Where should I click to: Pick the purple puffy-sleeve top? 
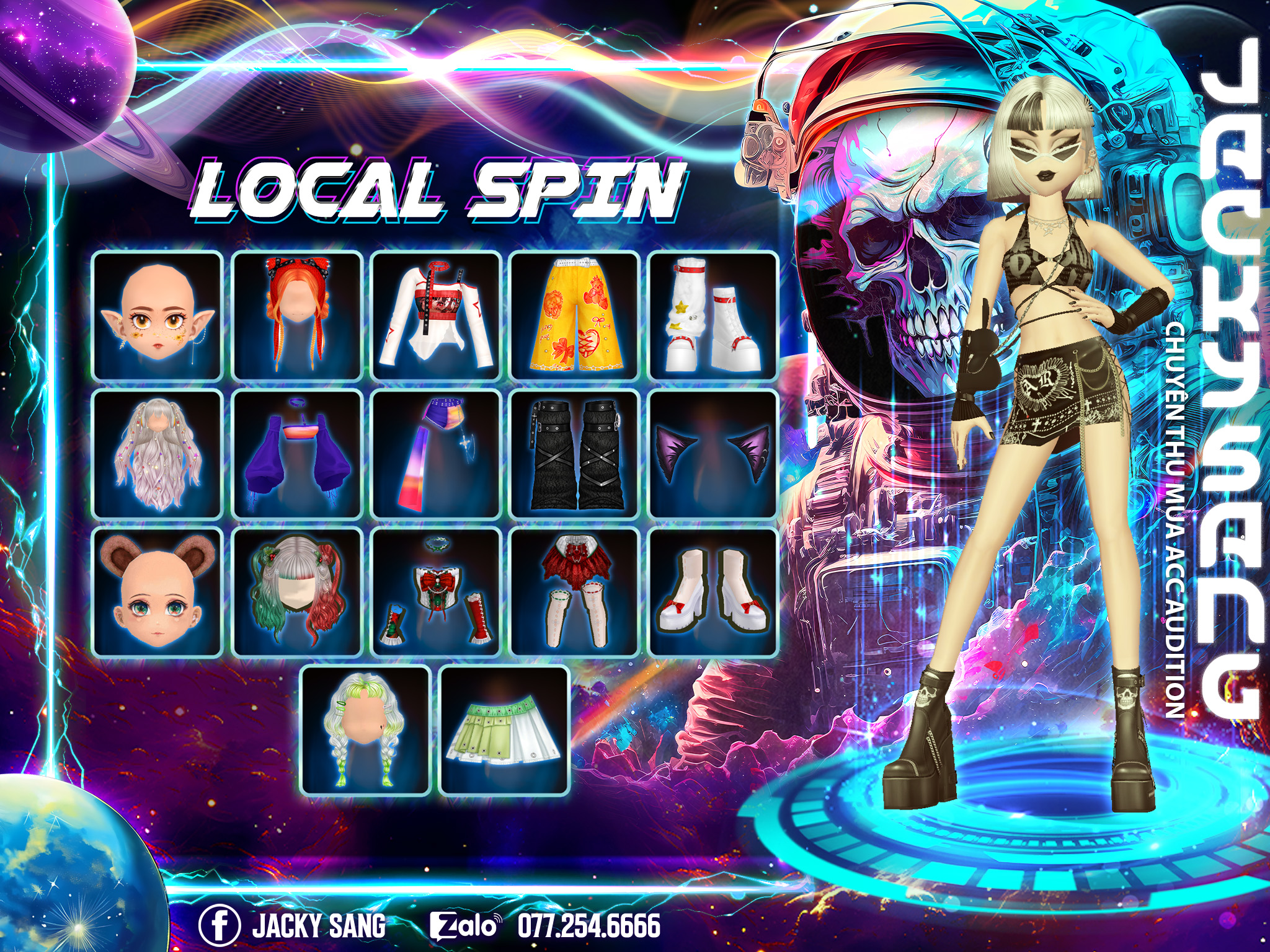(x=297, y=454)
